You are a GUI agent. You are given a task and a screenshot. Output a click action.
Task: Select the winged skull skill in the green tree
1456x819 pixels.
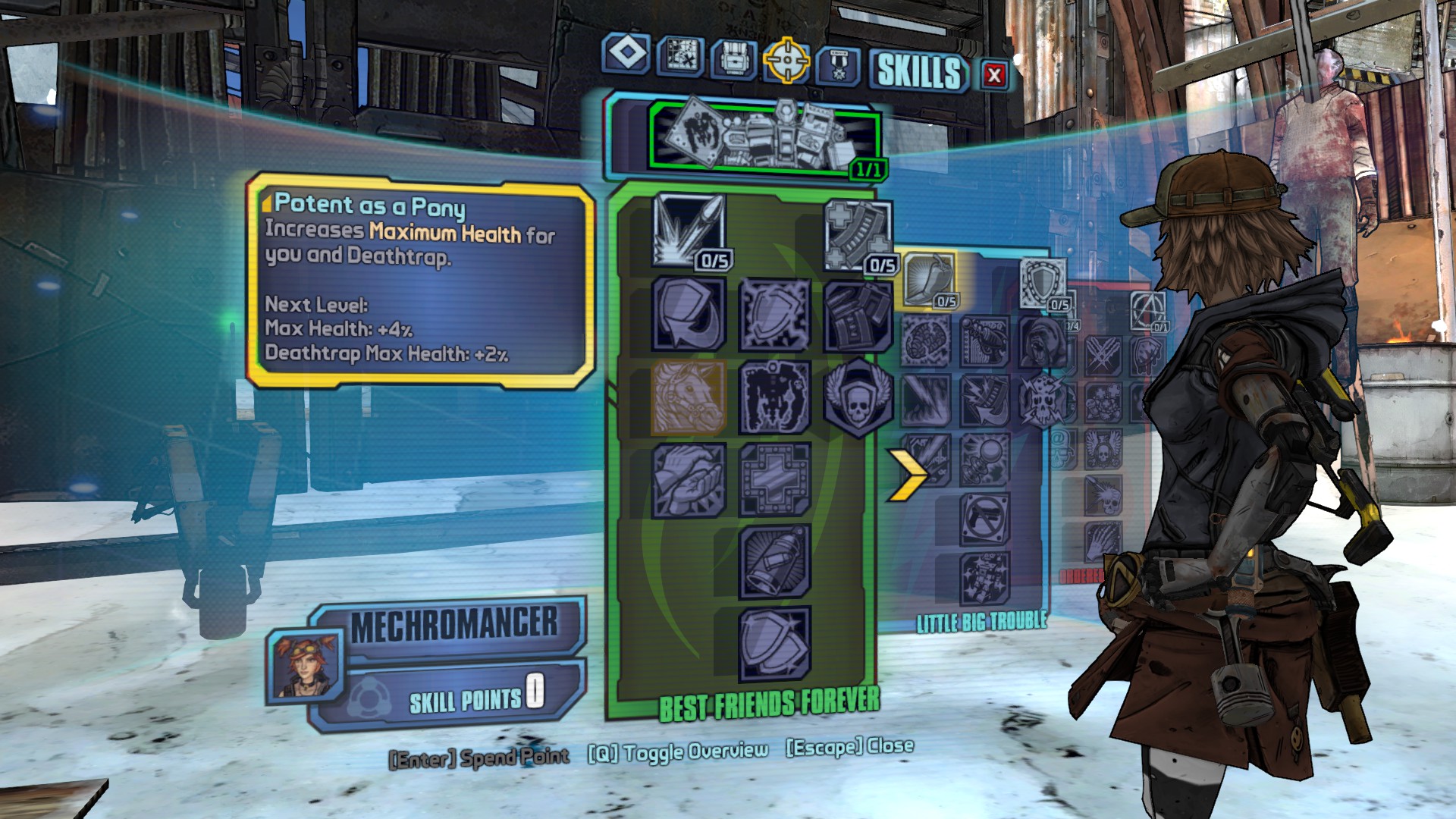[858, 397]
